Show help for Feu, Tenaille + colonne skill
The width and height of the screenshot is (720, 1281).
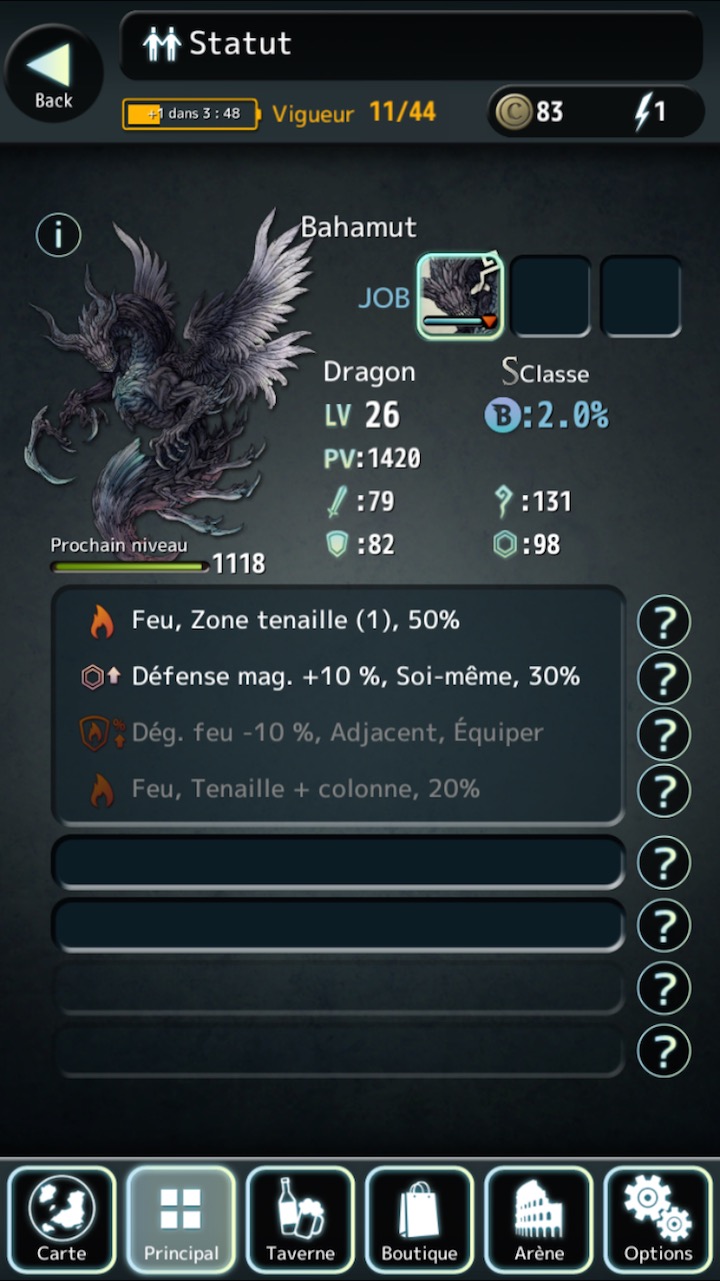[x=664, y=790]
